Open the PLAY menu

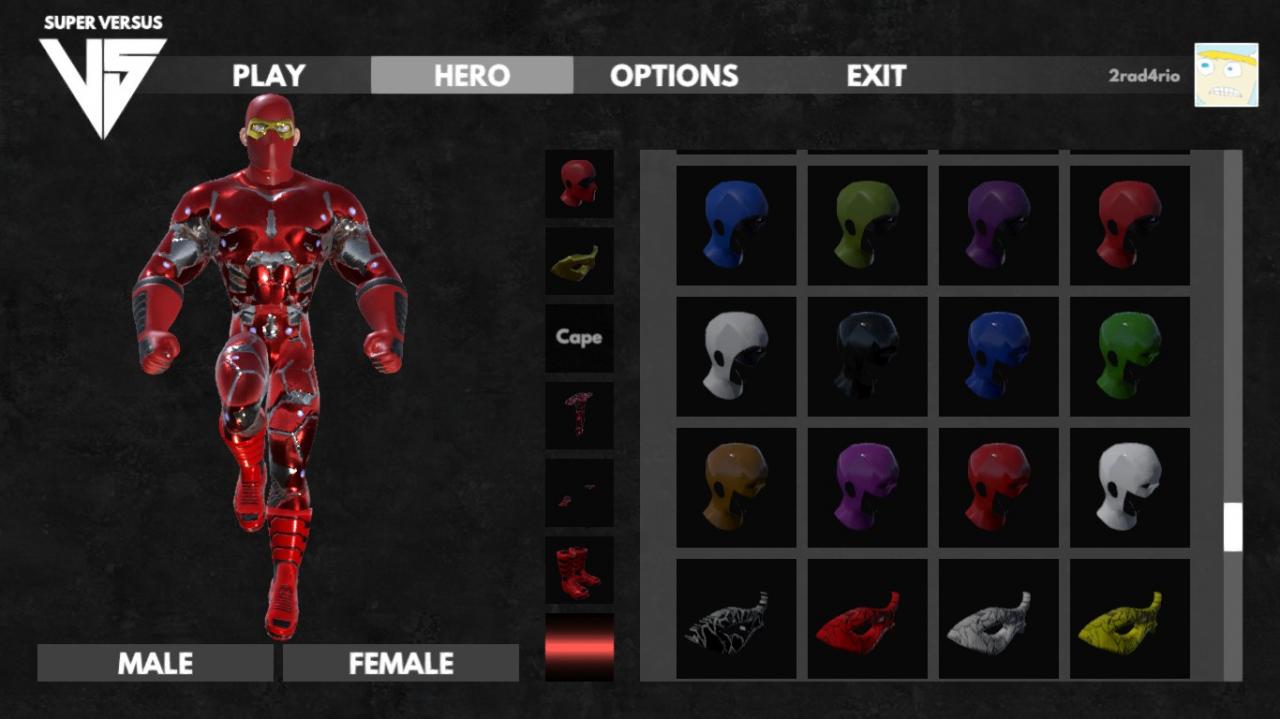[x=268, y=75]
